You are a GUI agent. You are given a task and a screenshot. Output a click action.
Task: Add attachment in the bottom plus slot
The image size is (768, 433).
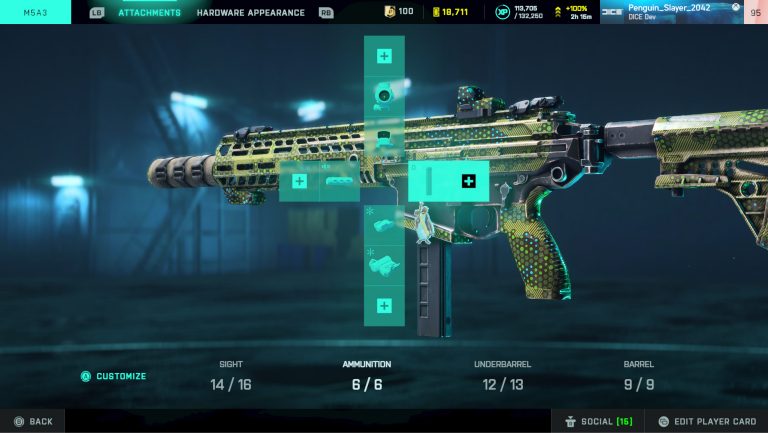click(384, 305)
